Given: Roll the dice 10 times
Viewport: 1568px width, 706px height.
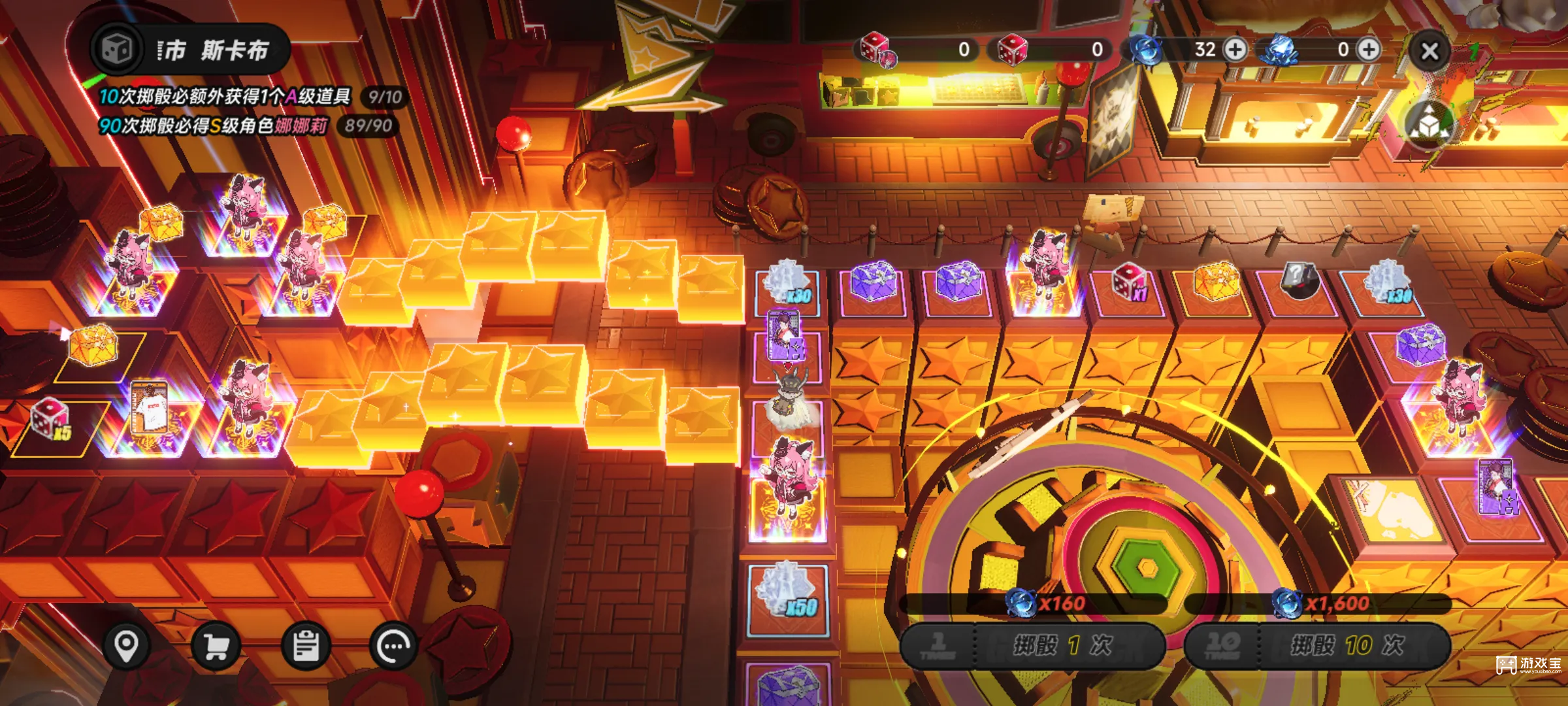Looking at the screenshot, I should [1317, 645].
